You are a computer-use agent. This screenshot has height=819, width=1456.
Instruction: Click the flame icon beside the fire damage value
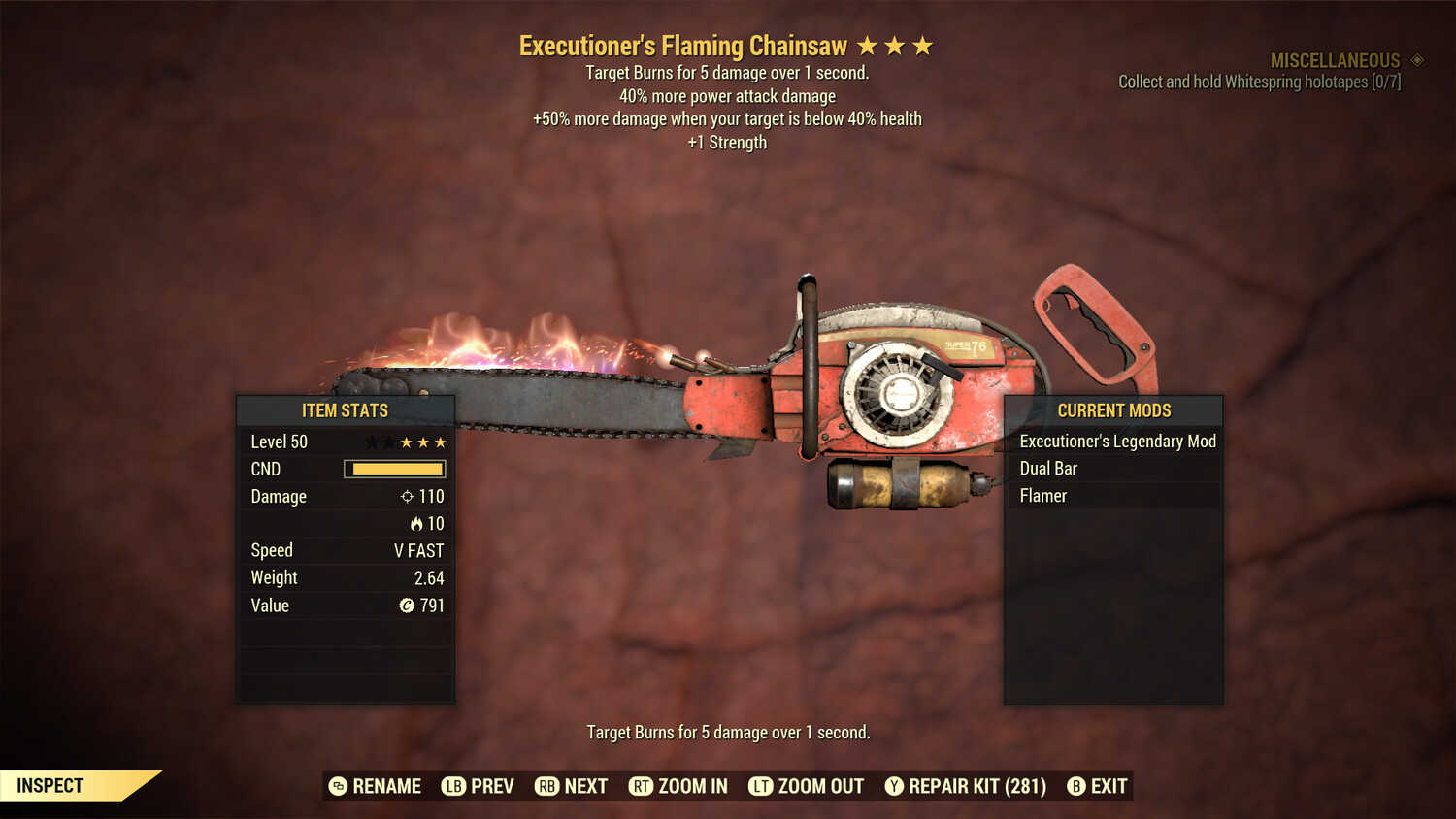(421, 523)
